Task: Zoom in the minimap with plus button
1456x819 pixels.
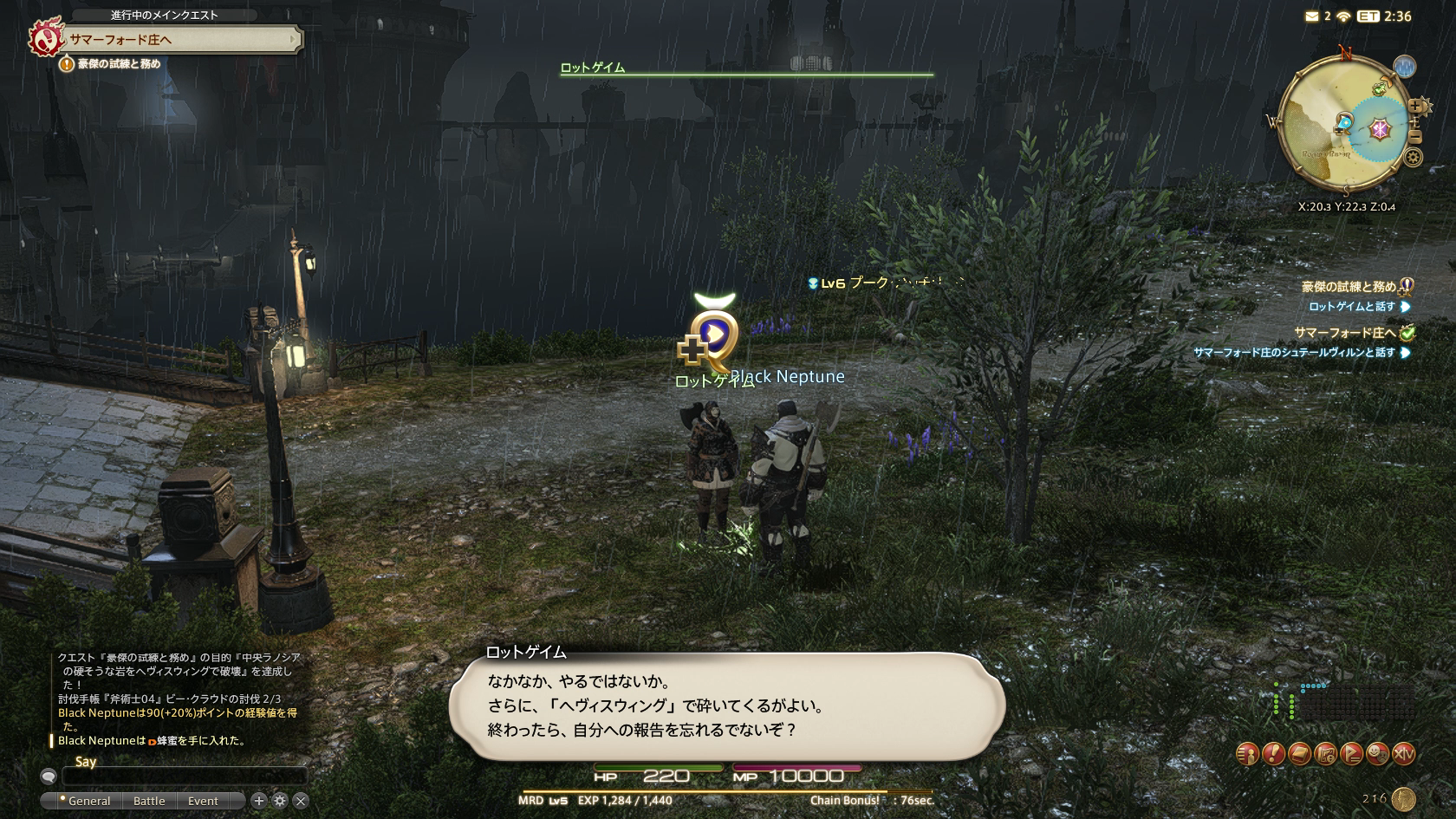Action: [1416, 107]
